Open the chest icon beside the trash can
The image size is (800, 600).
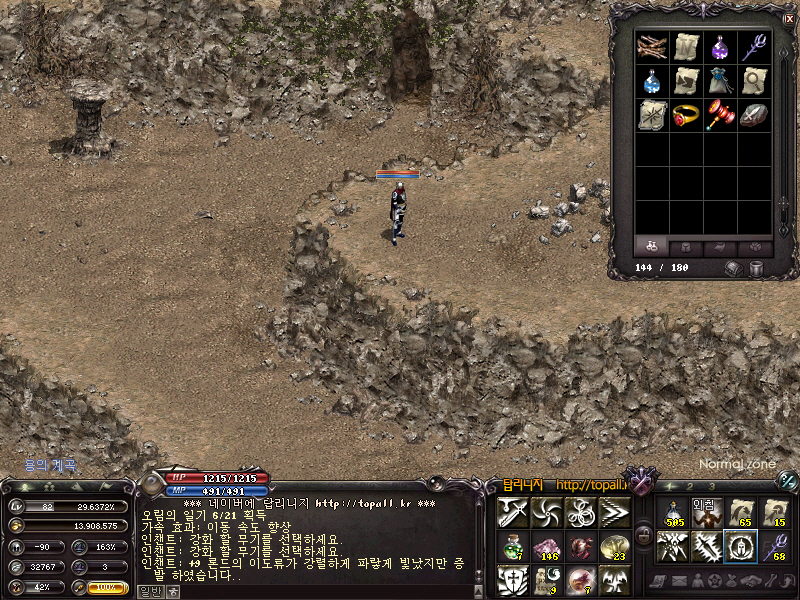point(735,268)
